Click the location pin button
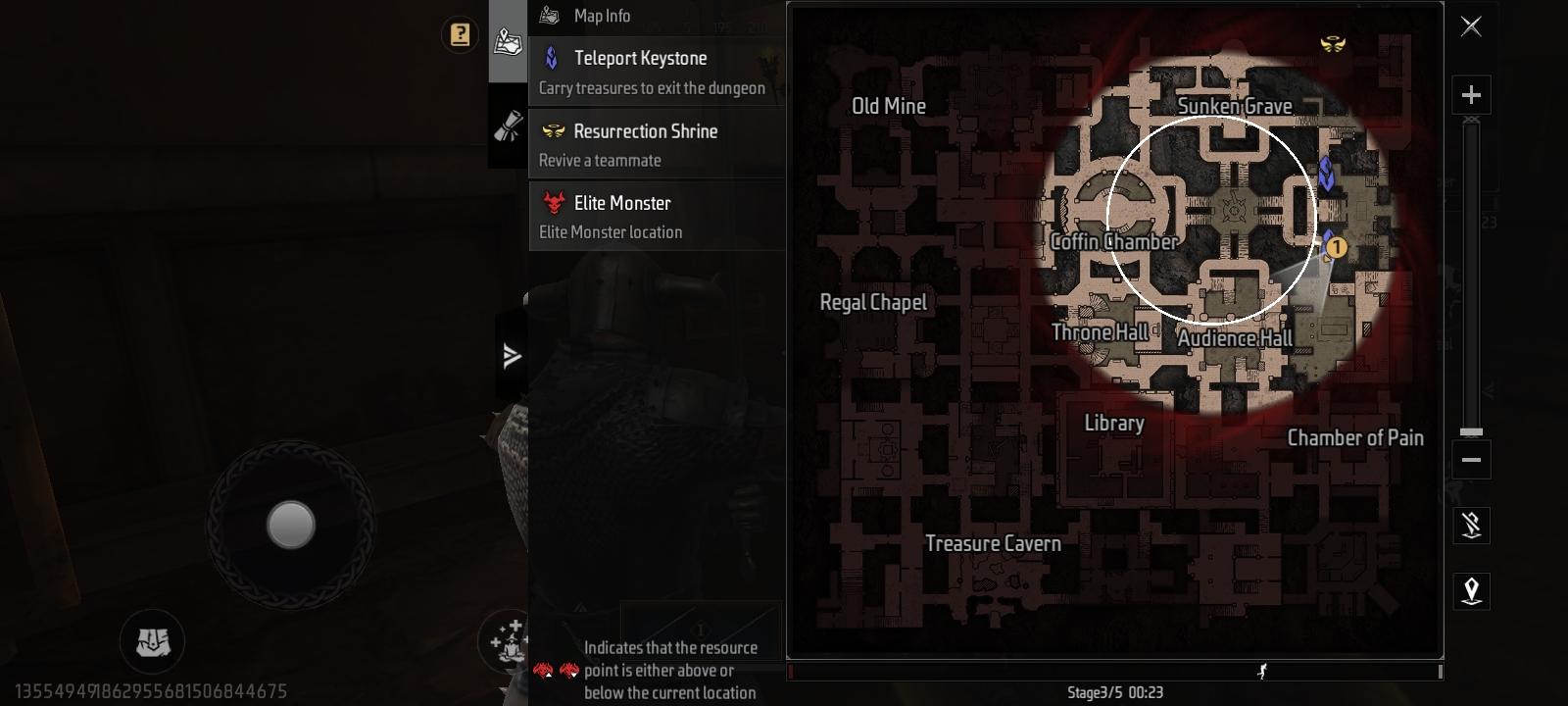Viewport: 1568px width, 706px height. (1471, 590)
